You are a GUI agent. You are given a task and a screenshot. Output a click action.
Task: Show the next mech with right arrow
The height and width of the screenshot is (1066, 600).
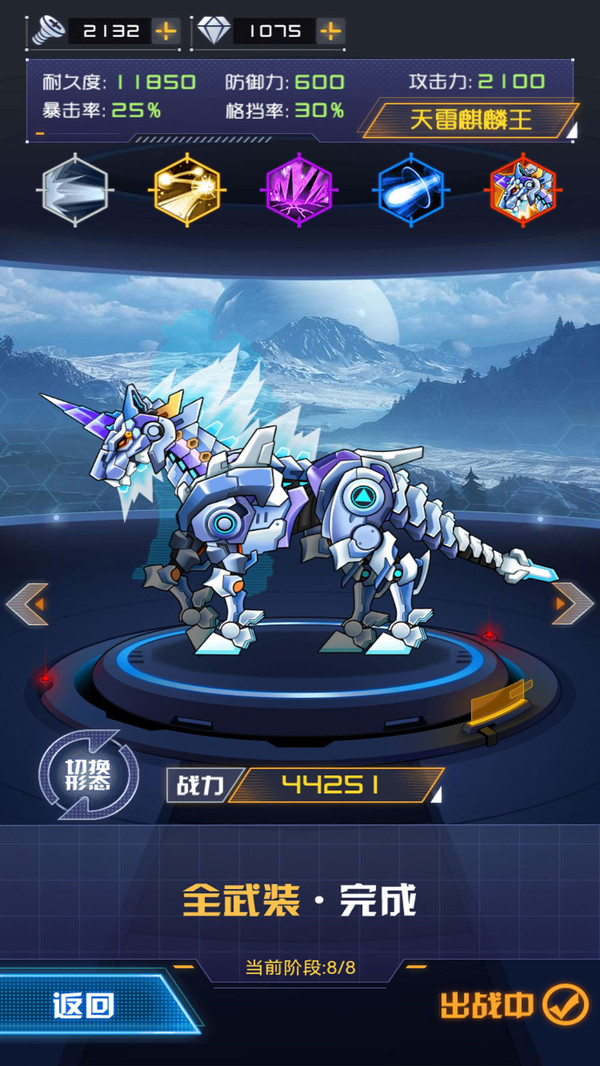pyautogui.click(x=572, y=603)
